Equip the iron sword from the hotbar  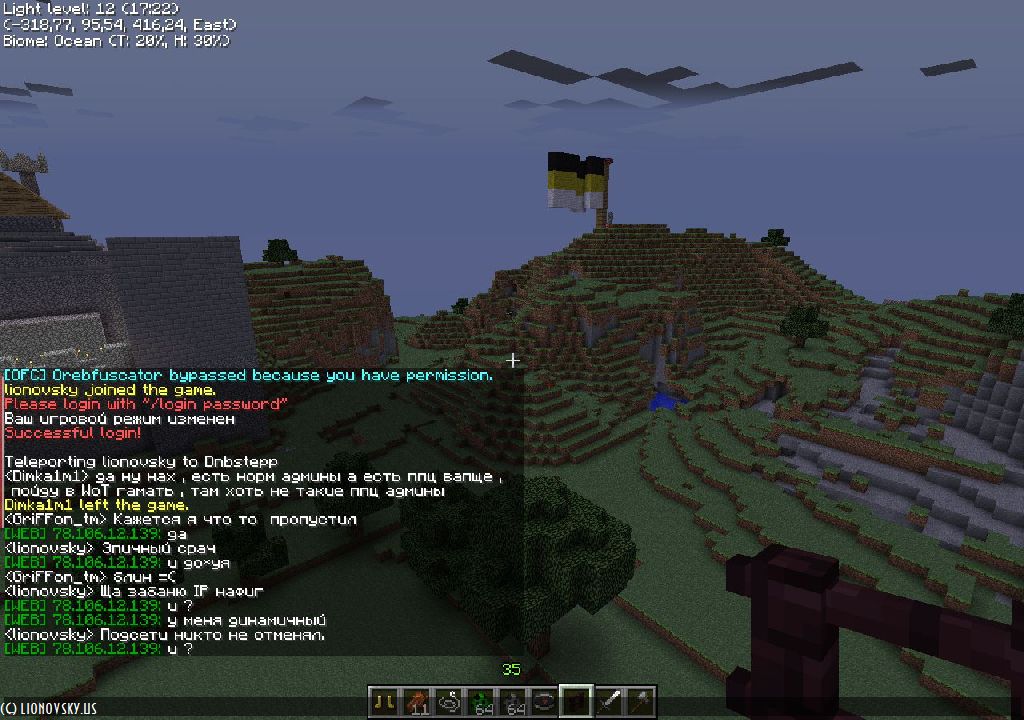click(609, 701)
